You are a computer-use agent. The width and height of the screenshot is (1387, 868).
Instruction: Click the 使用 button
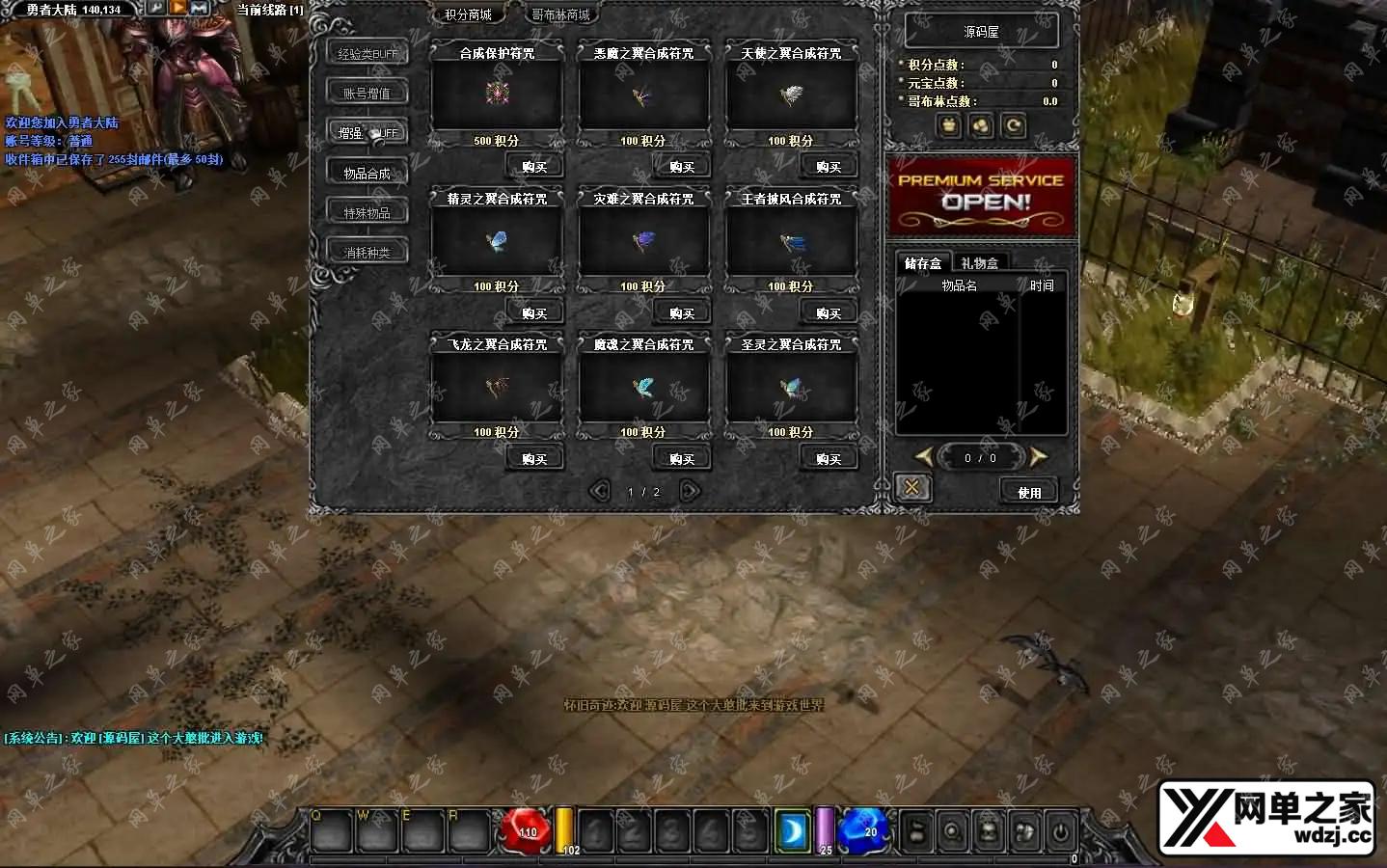1029,492
